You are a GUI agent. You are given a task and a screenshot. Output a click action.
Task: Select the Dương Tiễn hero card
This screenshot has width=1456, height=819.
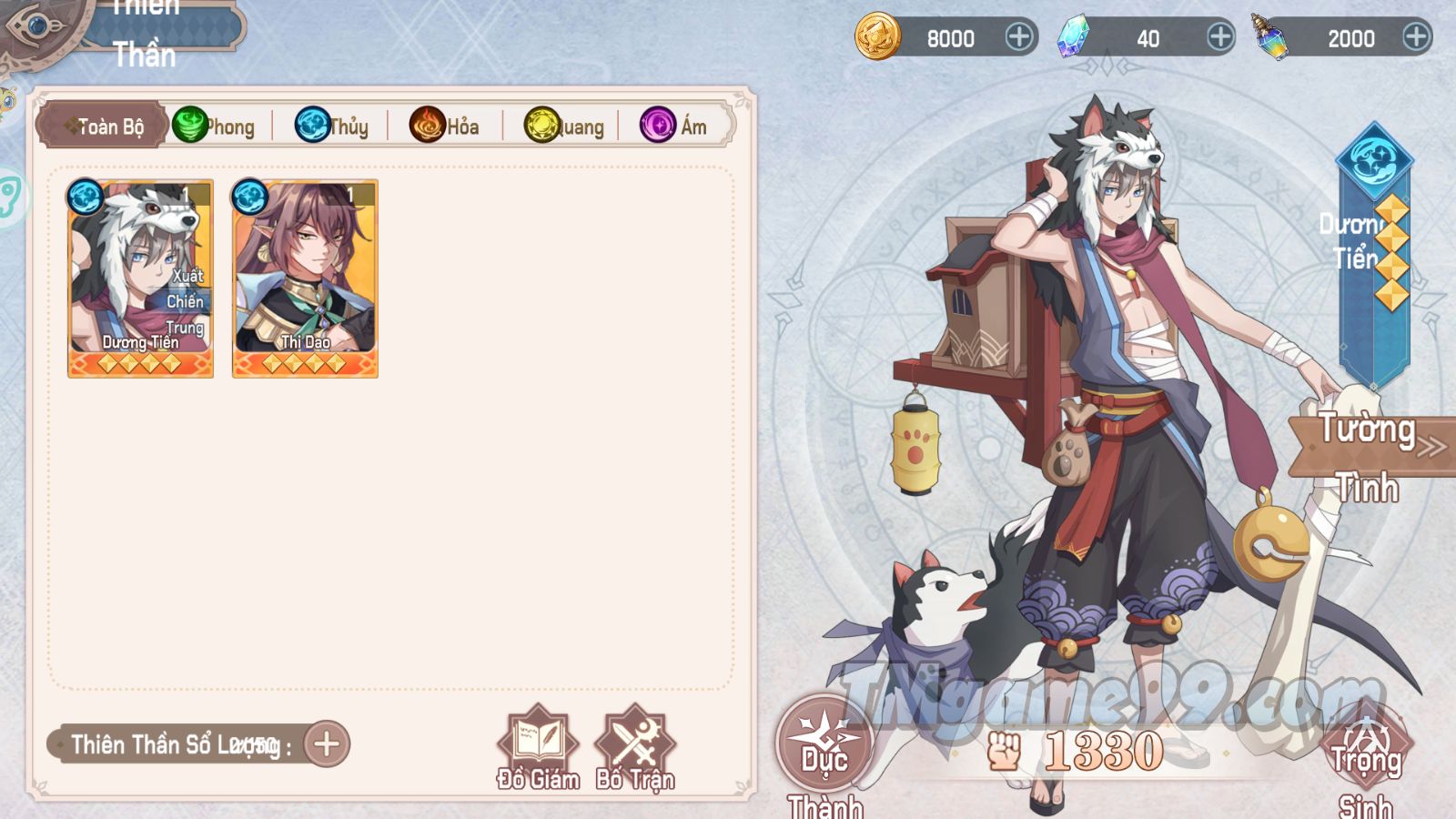(140, 278)
